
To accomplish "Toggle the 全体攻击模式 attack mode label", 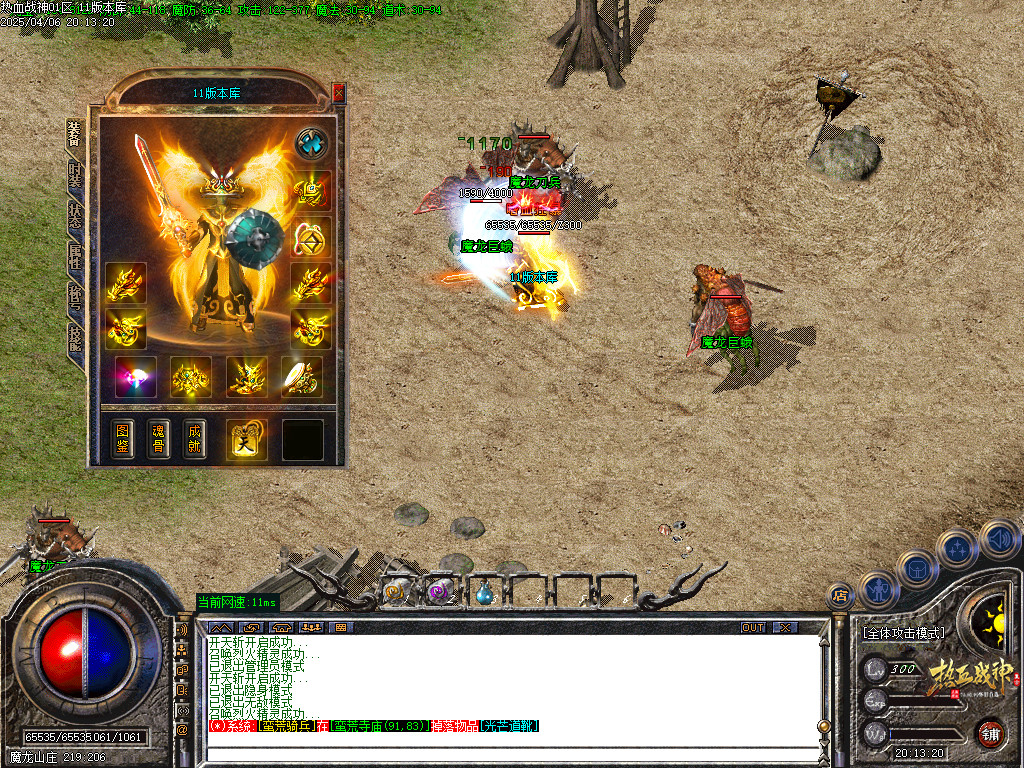I will pyautogui.click(x=902, y=633).
